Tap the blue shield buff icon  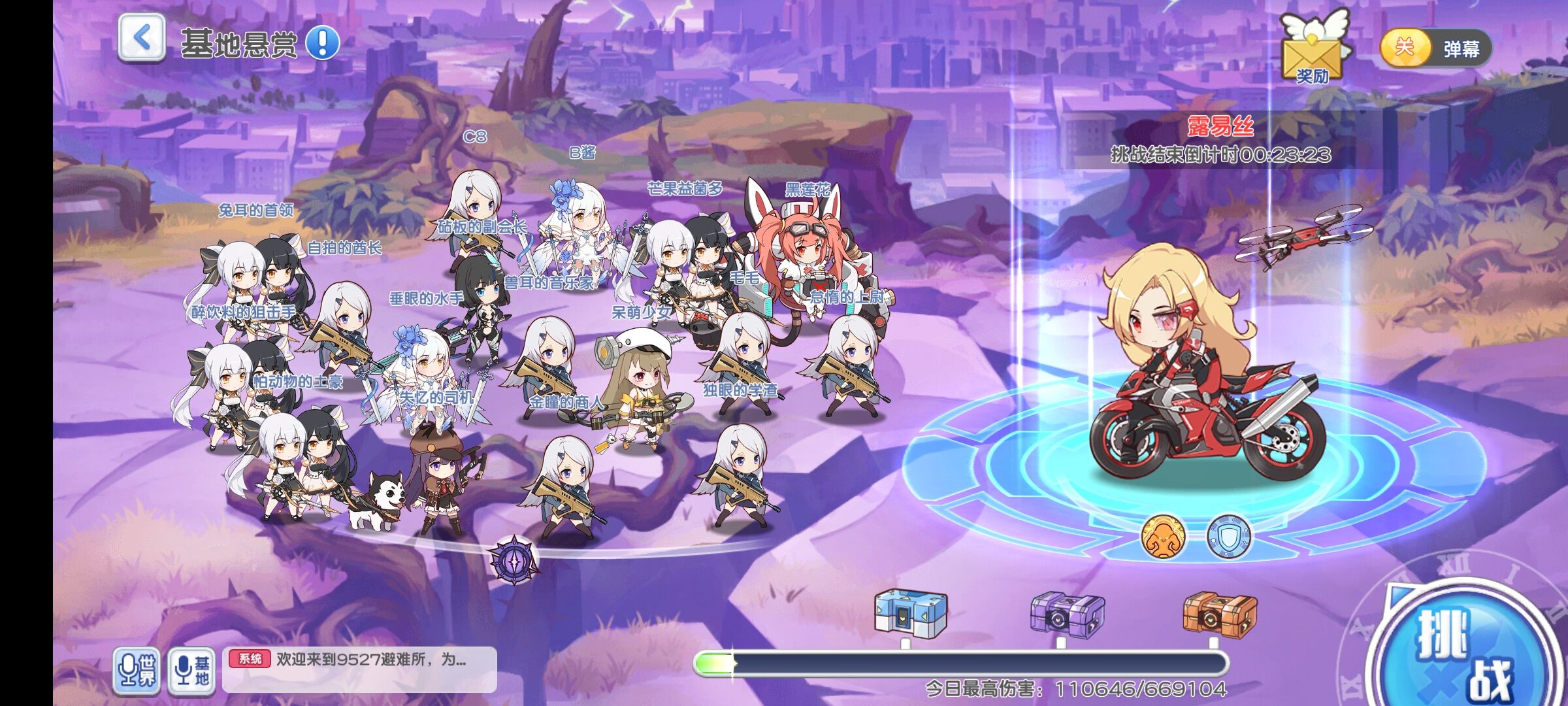tap(1228, 537)
